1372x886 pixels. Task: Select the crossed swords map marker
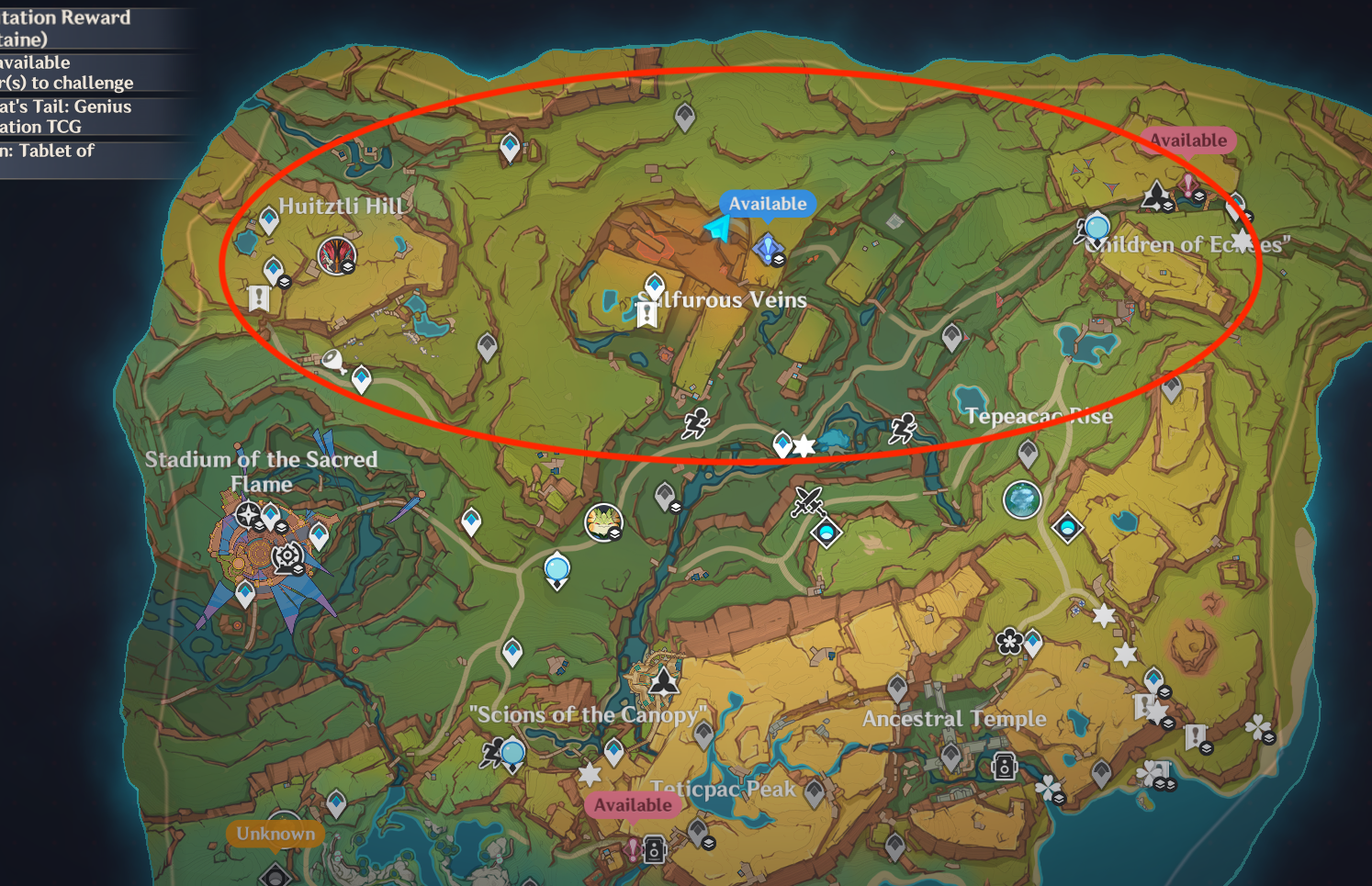point(807,501)
